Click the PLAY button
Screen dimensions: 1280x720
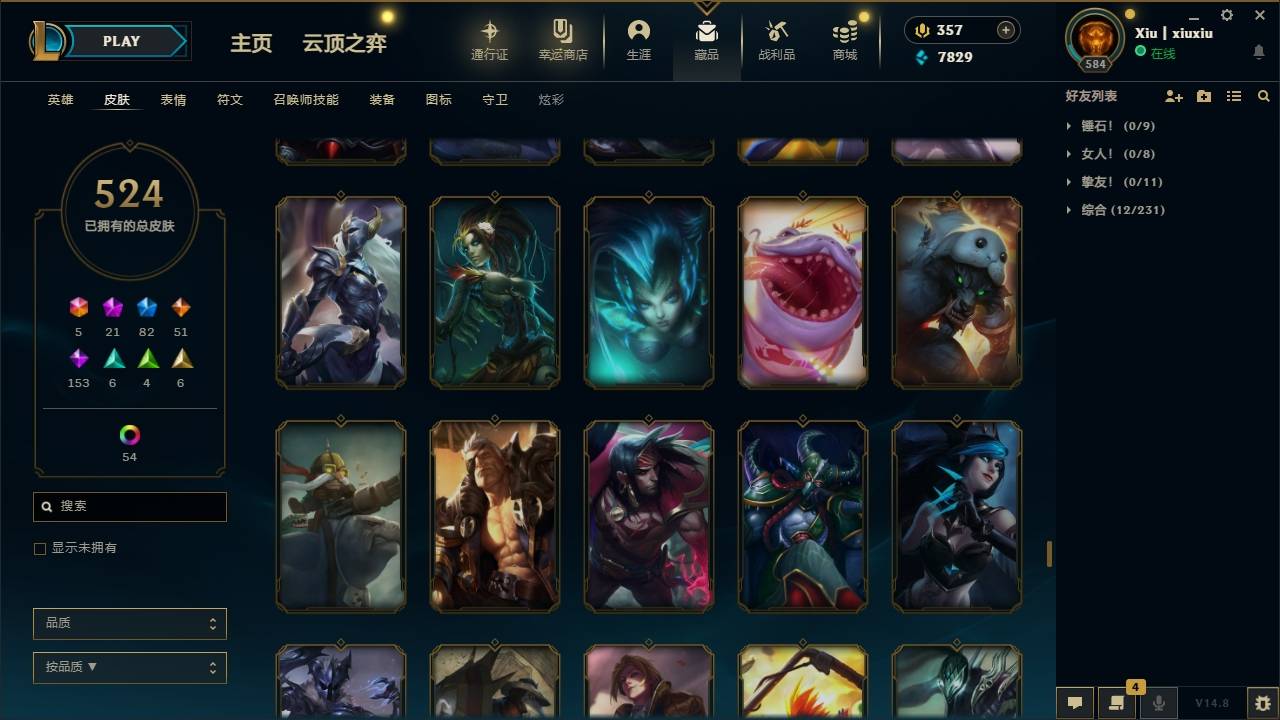121,41
